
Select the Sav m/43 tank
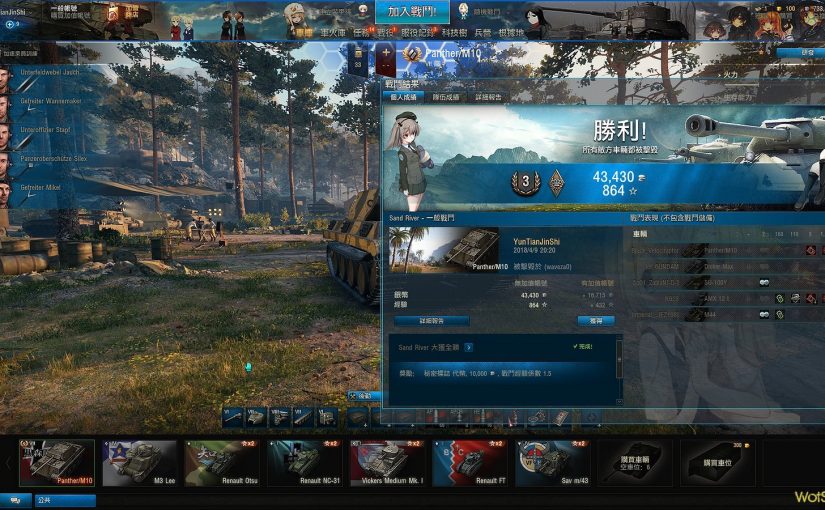click(x=552, y=462)
